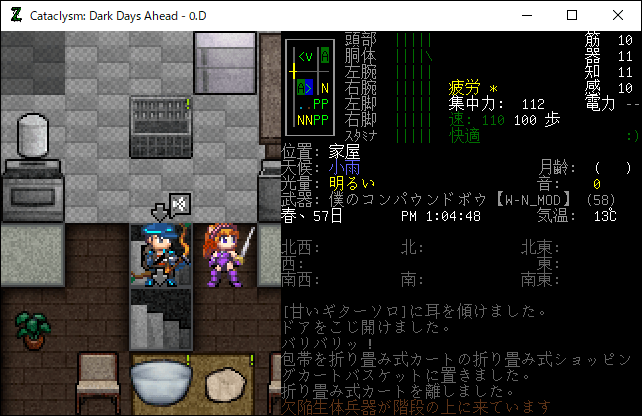The height and width of the screenshot is (416, 642).
Task: Maximize the game window
Action: 572,15
